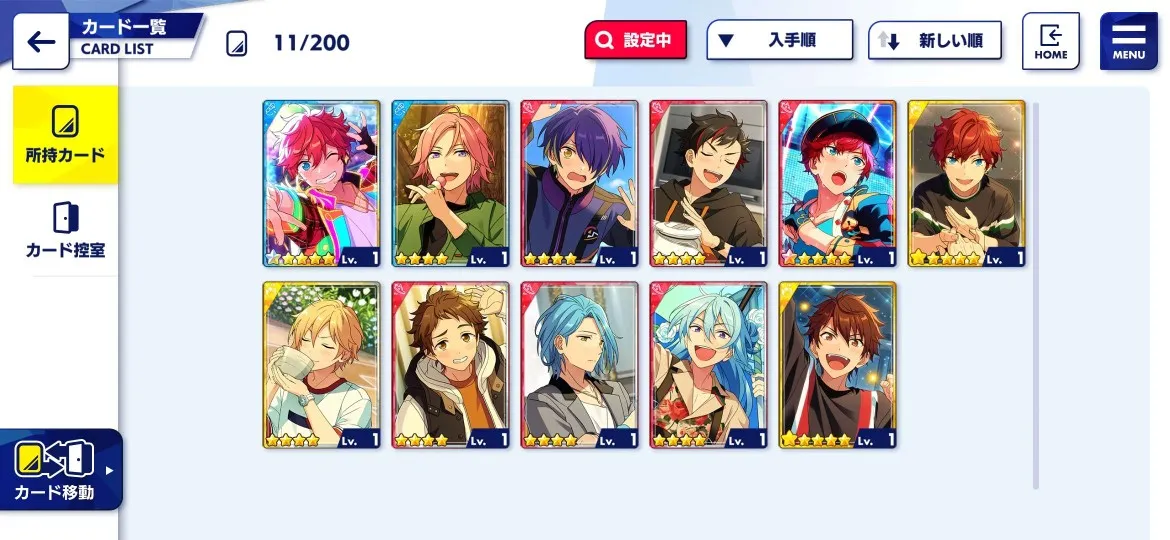This screenshot has height=540, width=1170.
Task: Choose the pink-haired card in green jacket
Action: tap(450, 183)
